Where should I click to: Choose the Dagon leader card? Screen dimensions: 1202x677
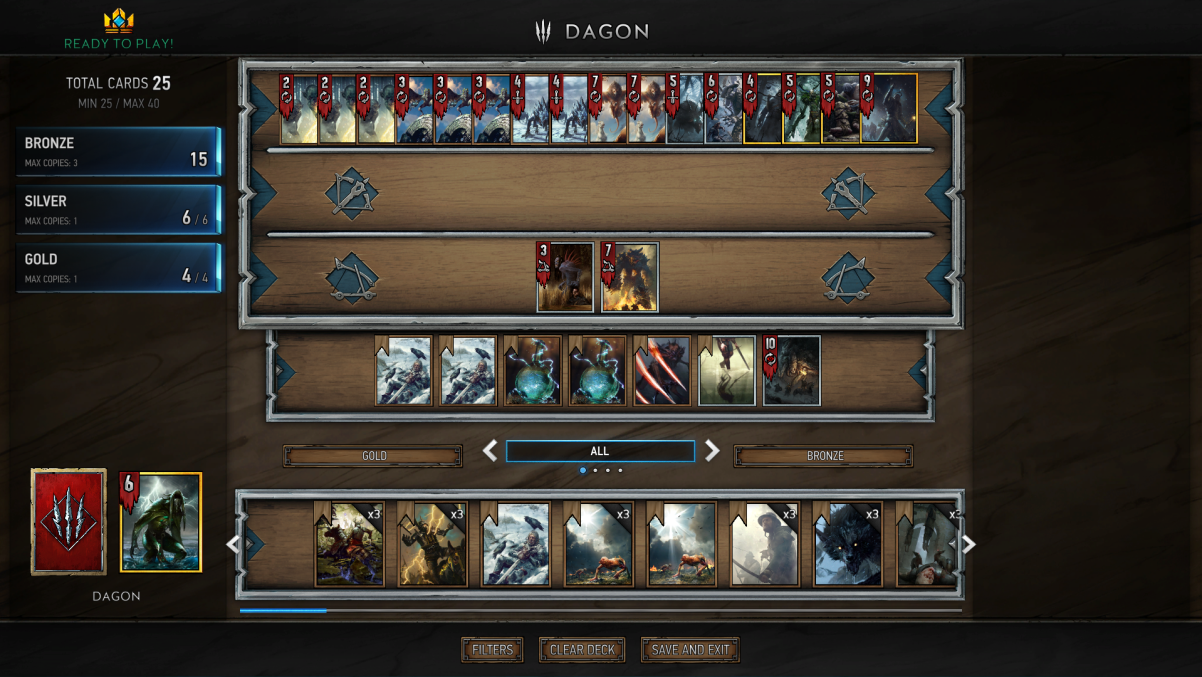(162, 522)
